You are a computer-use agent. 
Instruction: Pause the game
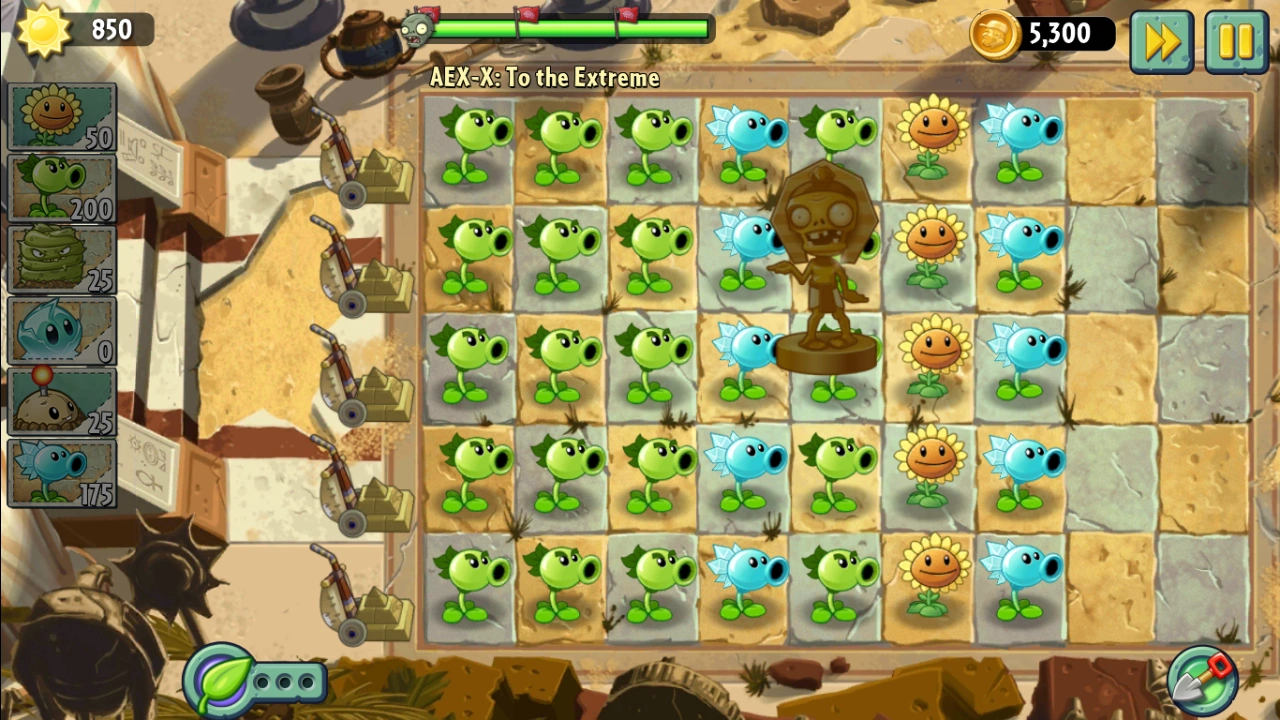point(1237,40)
